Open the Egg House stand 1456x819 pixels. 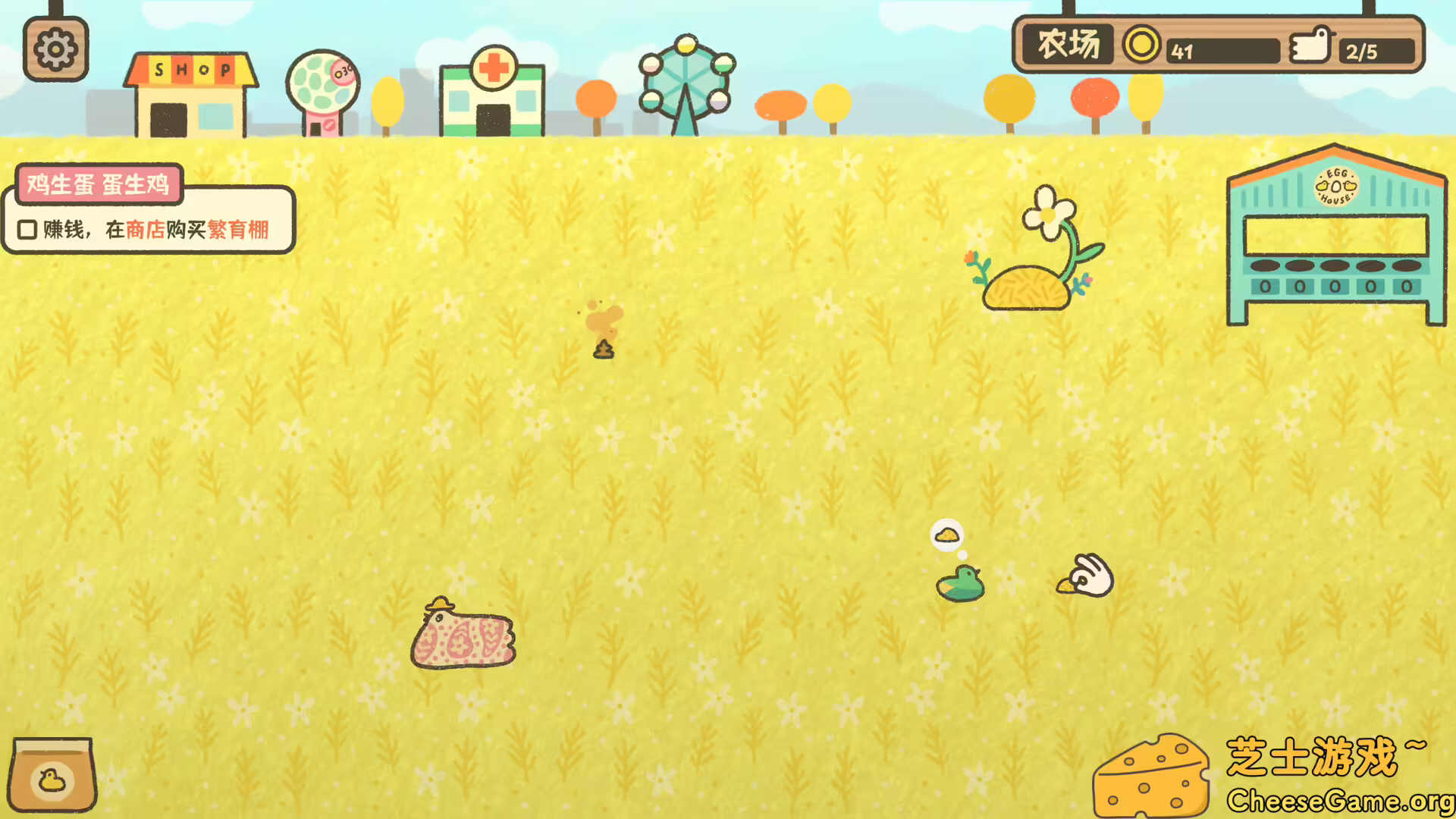1337,235
